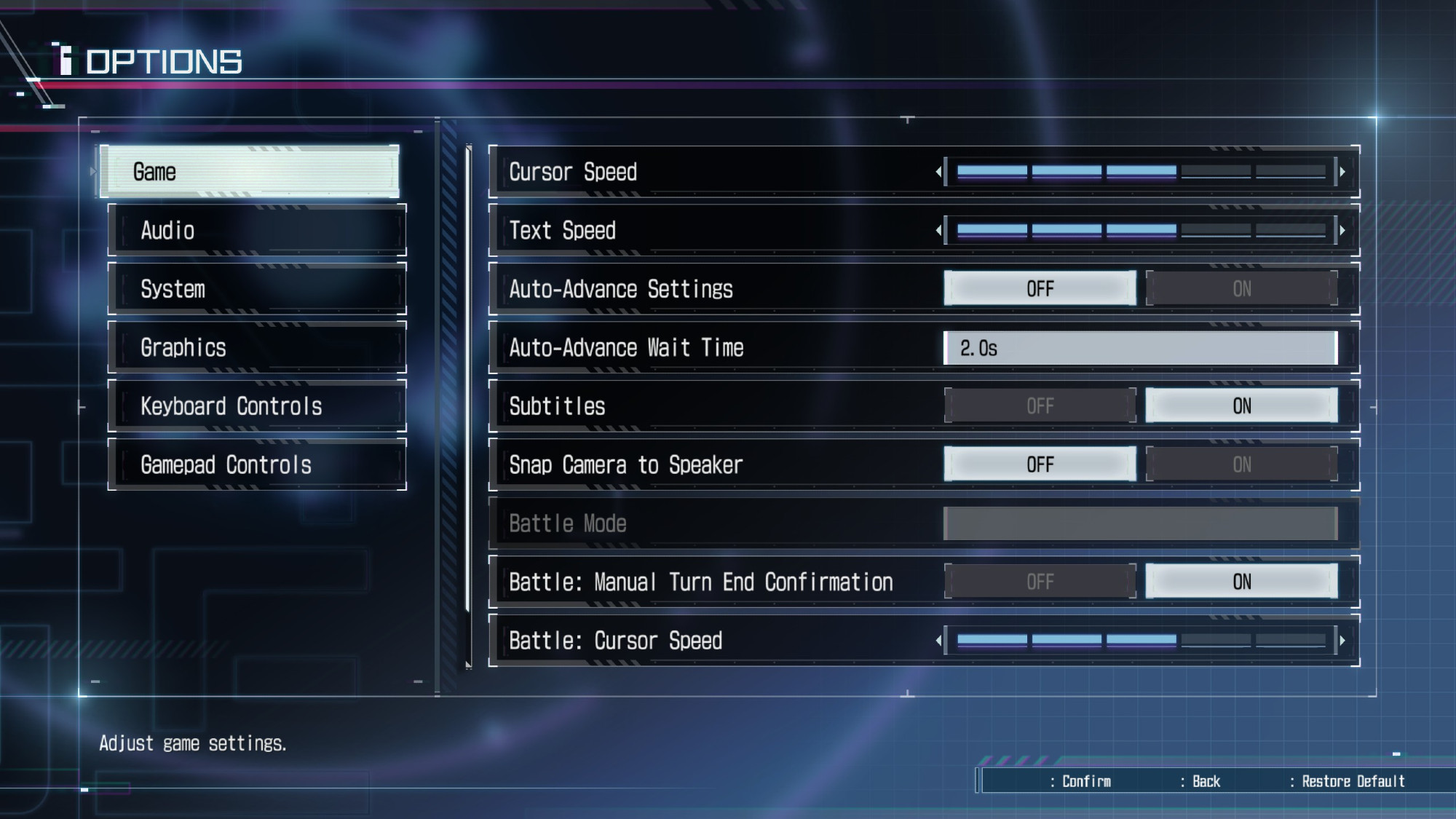This screenshot has width=1456, height=819.
Task: Turn Subtitles OFF
Action: click(x=1040, y=406)
